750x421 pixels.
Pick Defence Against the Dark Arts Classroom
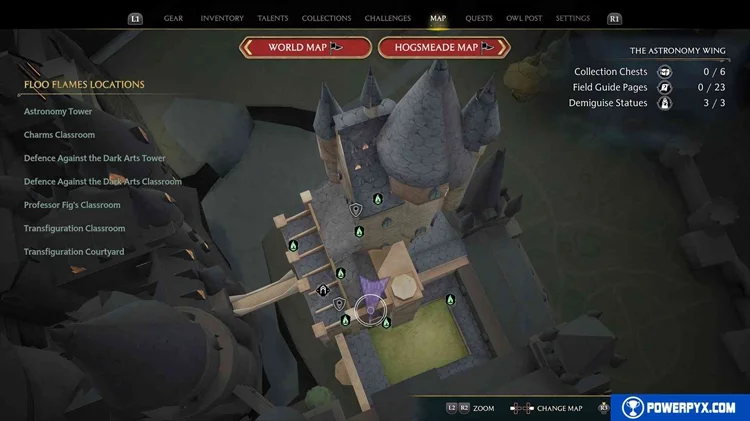(103, 182)
